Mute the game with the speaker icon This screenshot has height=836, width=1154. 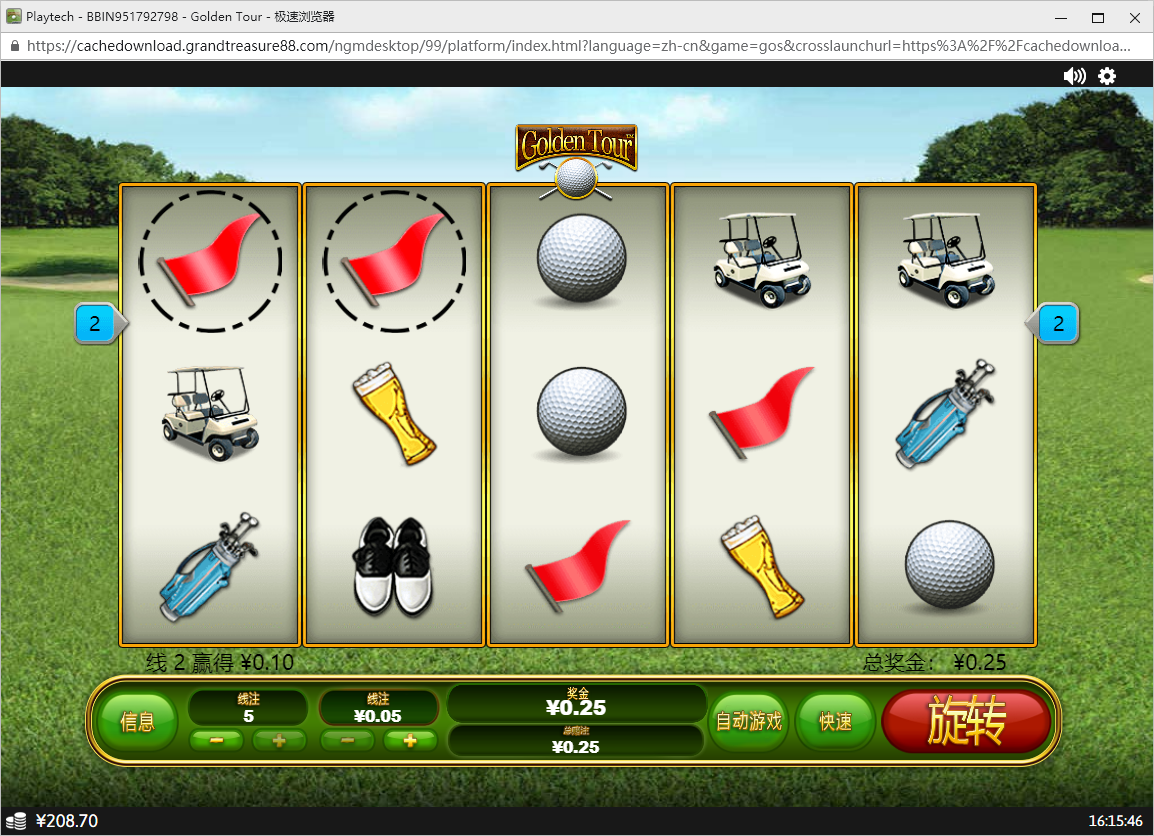(x=1075, y=76)
